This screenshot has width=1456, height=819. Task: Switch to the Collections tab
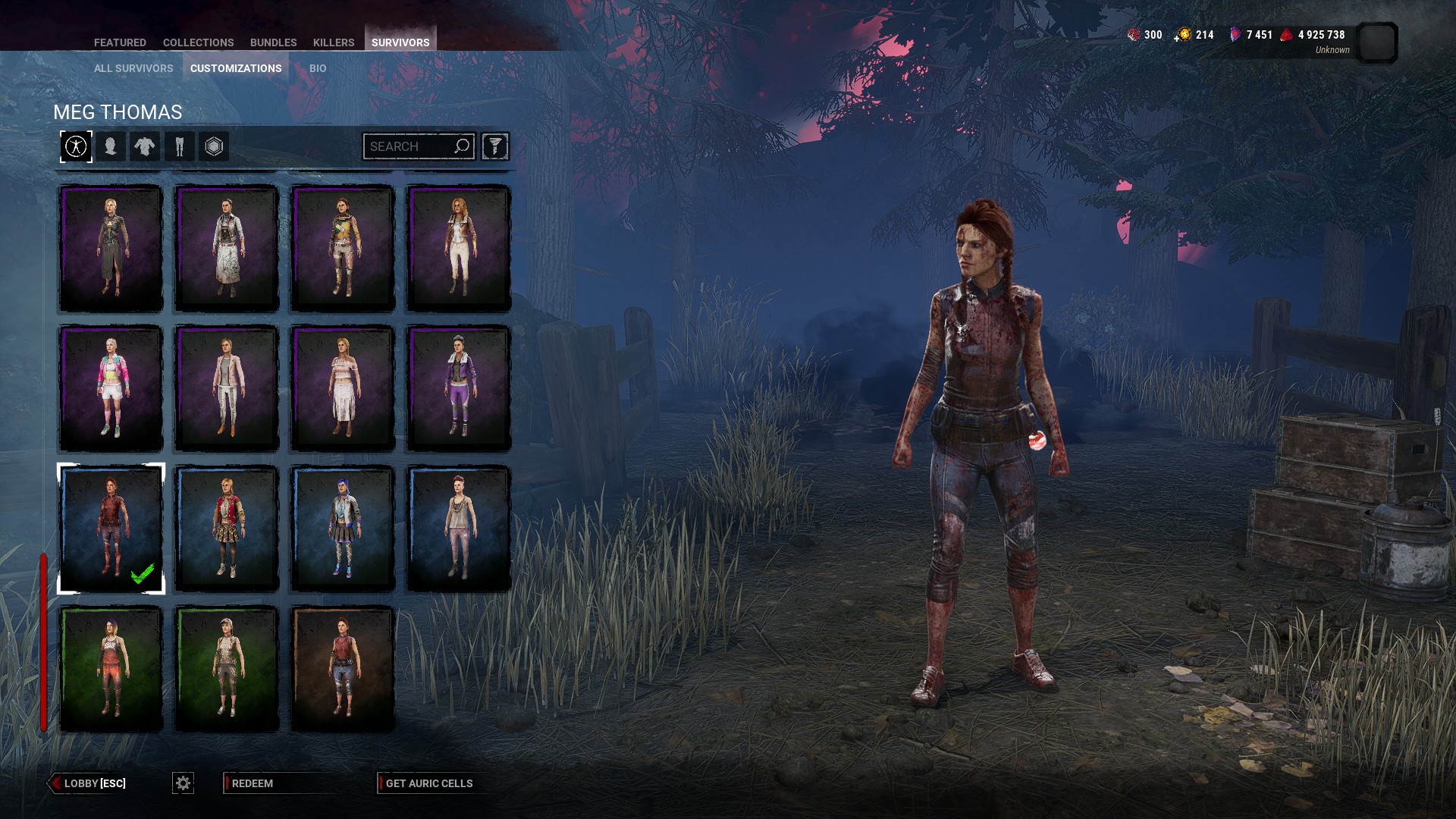(x=198, y=42)
